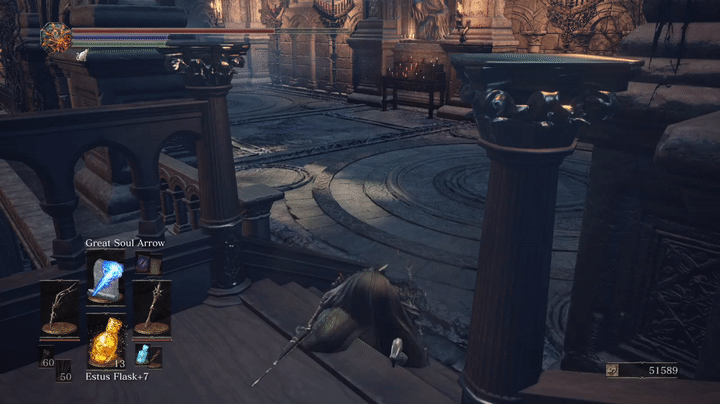Image resolution: width=720 pixels, height=404 pixels.
Task: Choose the small queued spell icon beside Great Soul Arrow
Action: click(142, 263)
